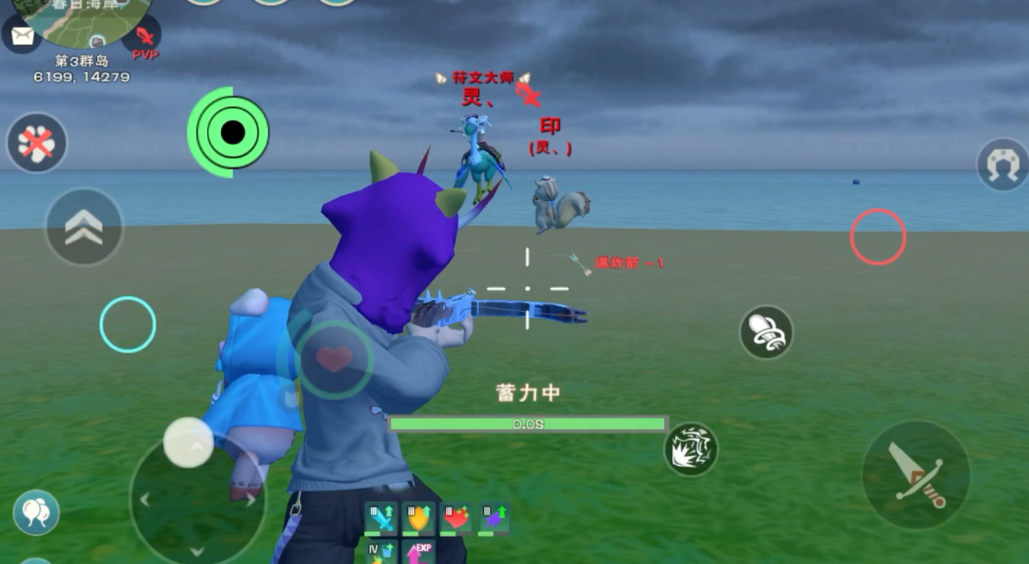Tap the cyan ring button

[128, 325]
